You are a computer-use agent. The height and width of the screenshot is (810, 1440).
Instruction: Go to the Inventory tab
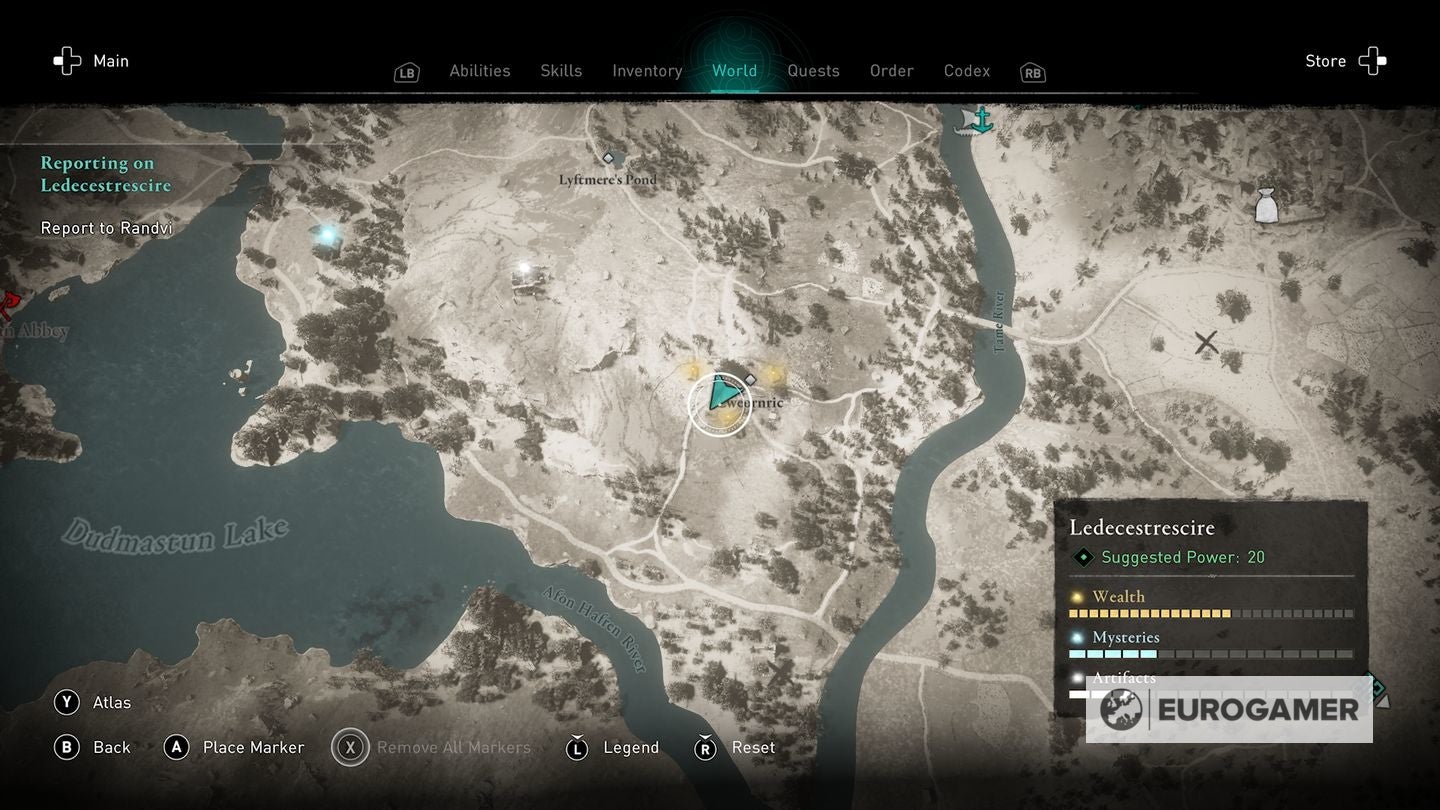[x=647, y=71]
